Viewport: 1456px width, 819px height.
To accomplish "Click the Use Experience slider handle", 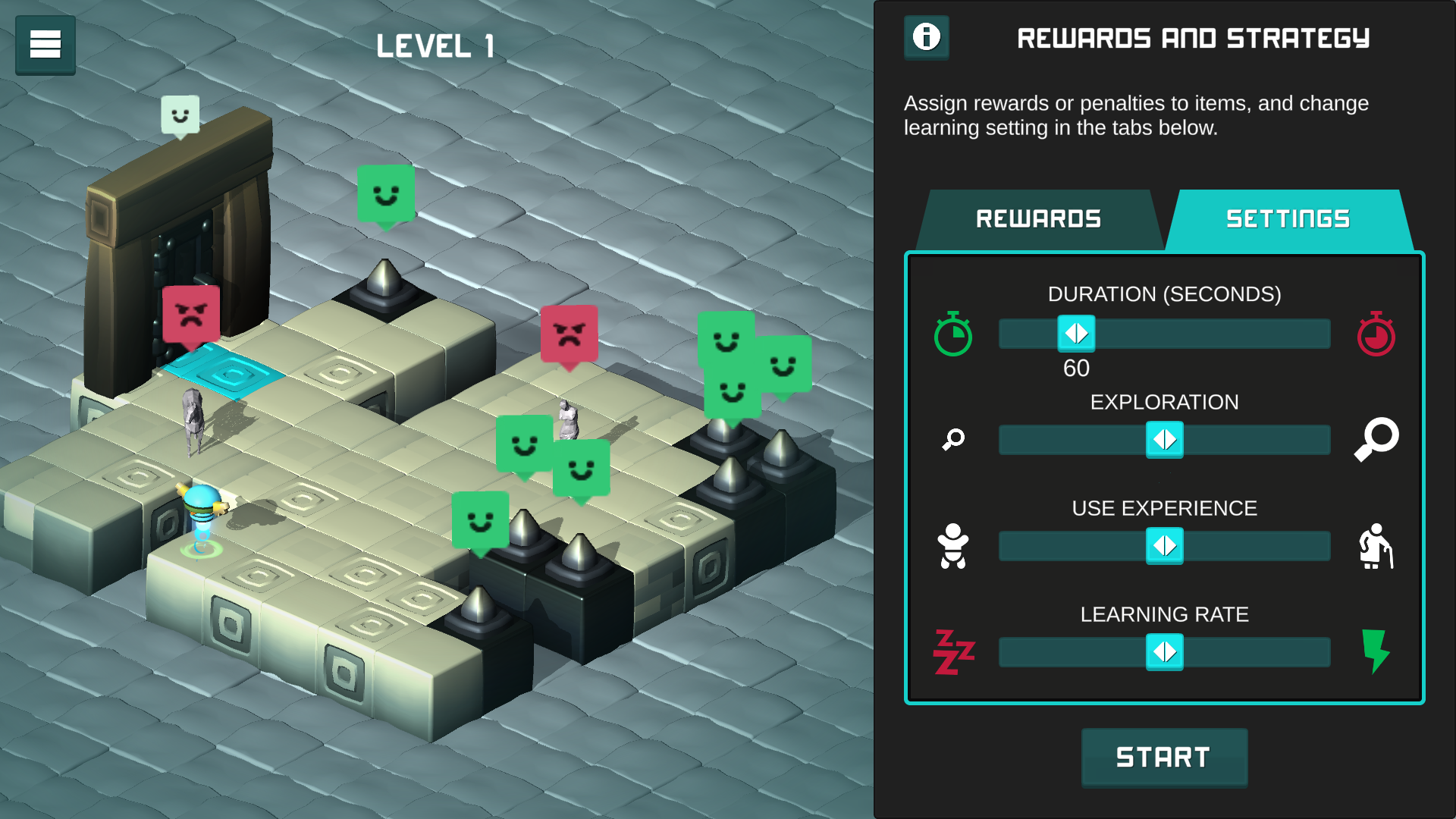I will click(1164, 546).
